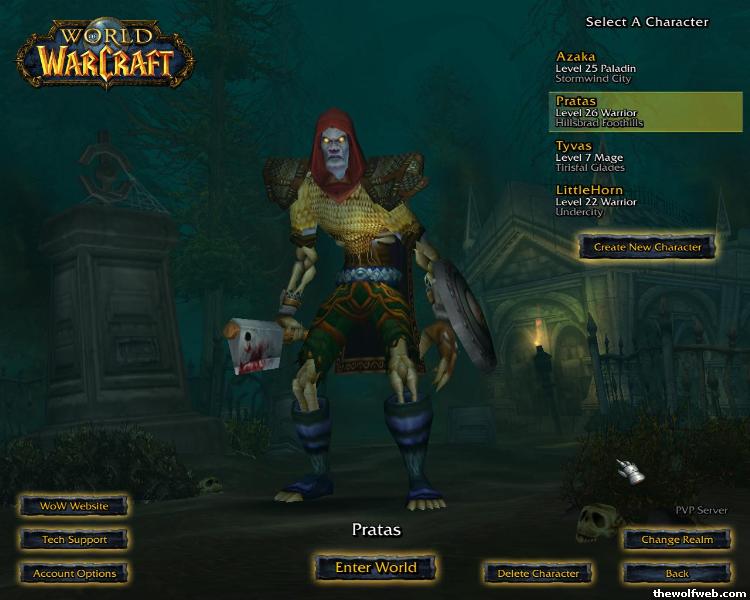Screen dimensions: 750x600
Task: Open Tech Support
Action: pos(74,540)
